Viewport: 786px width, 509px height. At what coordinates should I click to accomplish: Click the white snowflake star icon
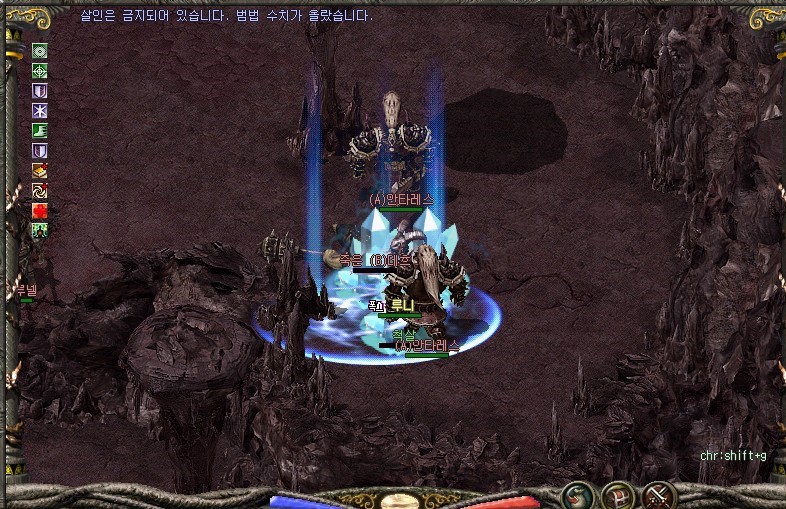(40, 111)
